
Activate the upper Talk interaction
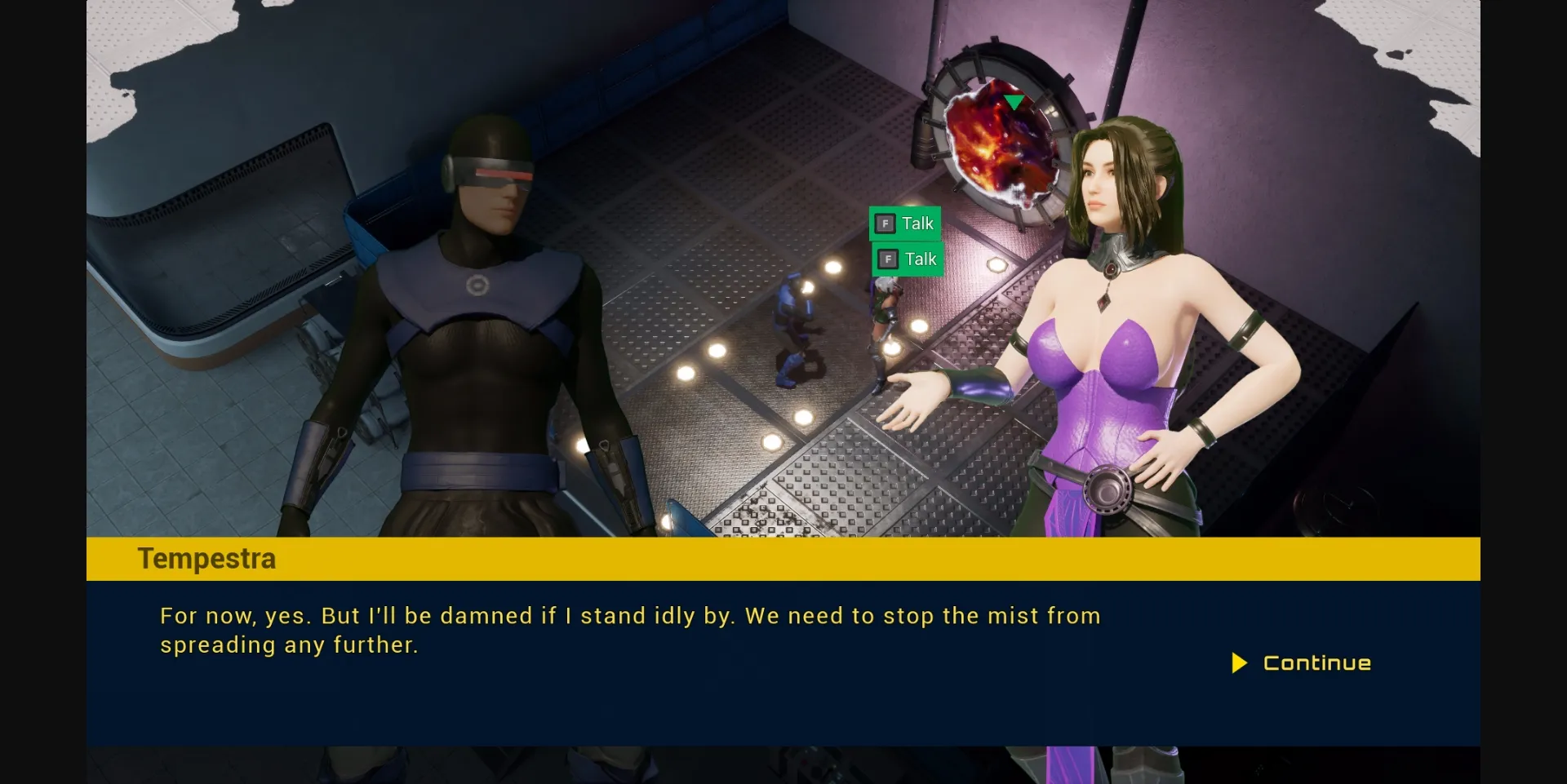pyautogui.click(x=906, y=223)
